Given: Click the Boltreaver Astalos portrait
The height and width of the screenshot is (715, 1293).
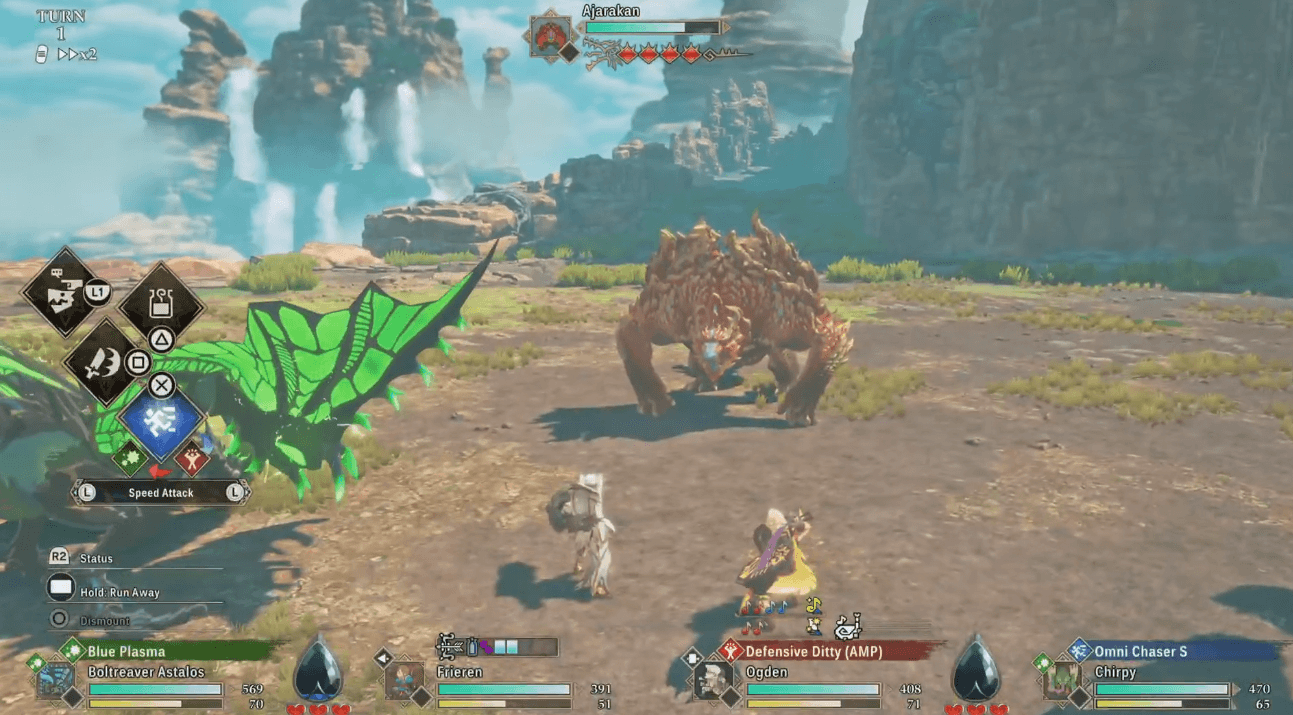Looking at the screenshot, I should pos(55,681).
